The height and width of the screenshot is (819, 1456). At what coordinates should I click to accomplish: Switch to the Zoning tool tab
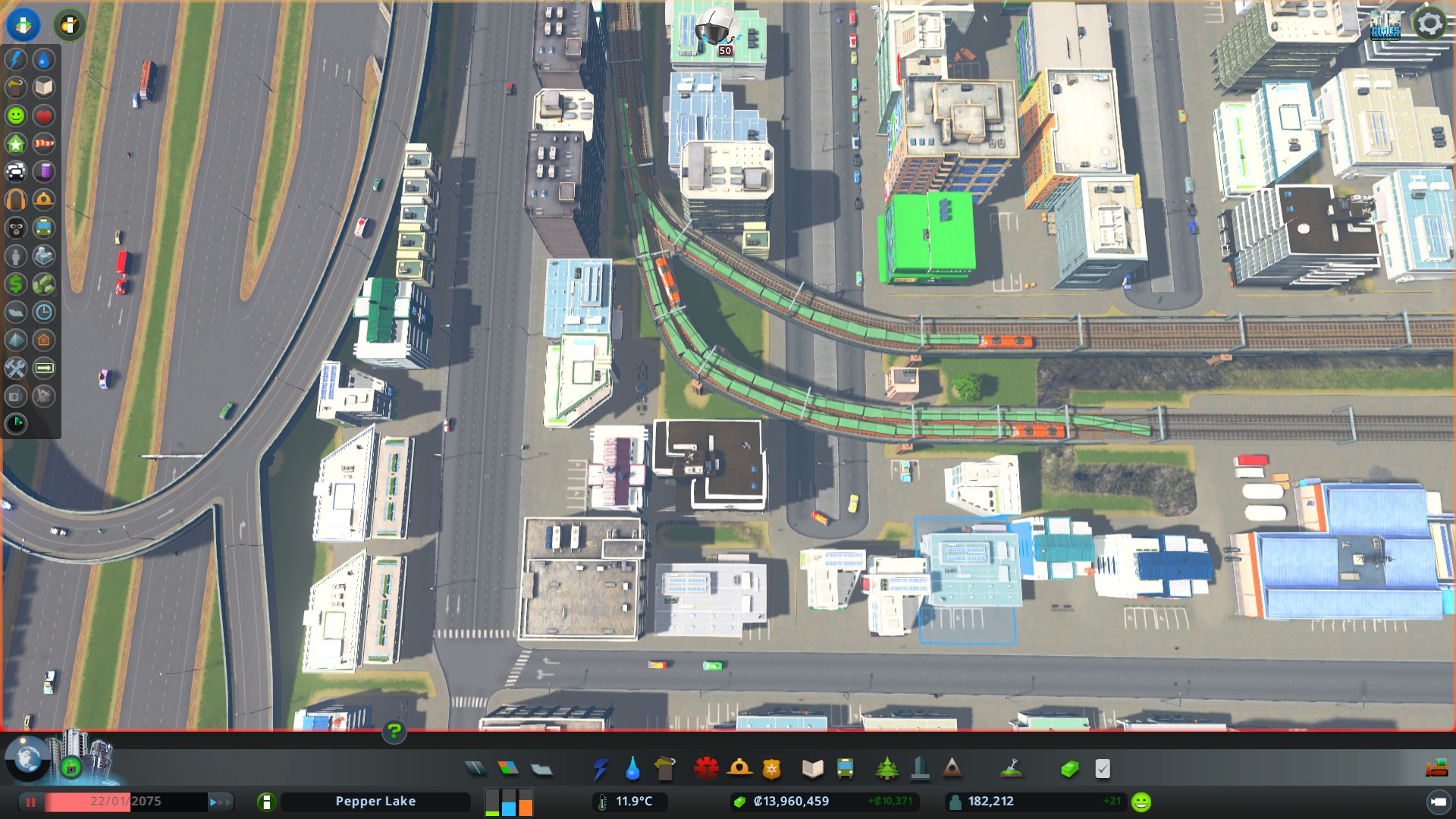tap(509, 768)
